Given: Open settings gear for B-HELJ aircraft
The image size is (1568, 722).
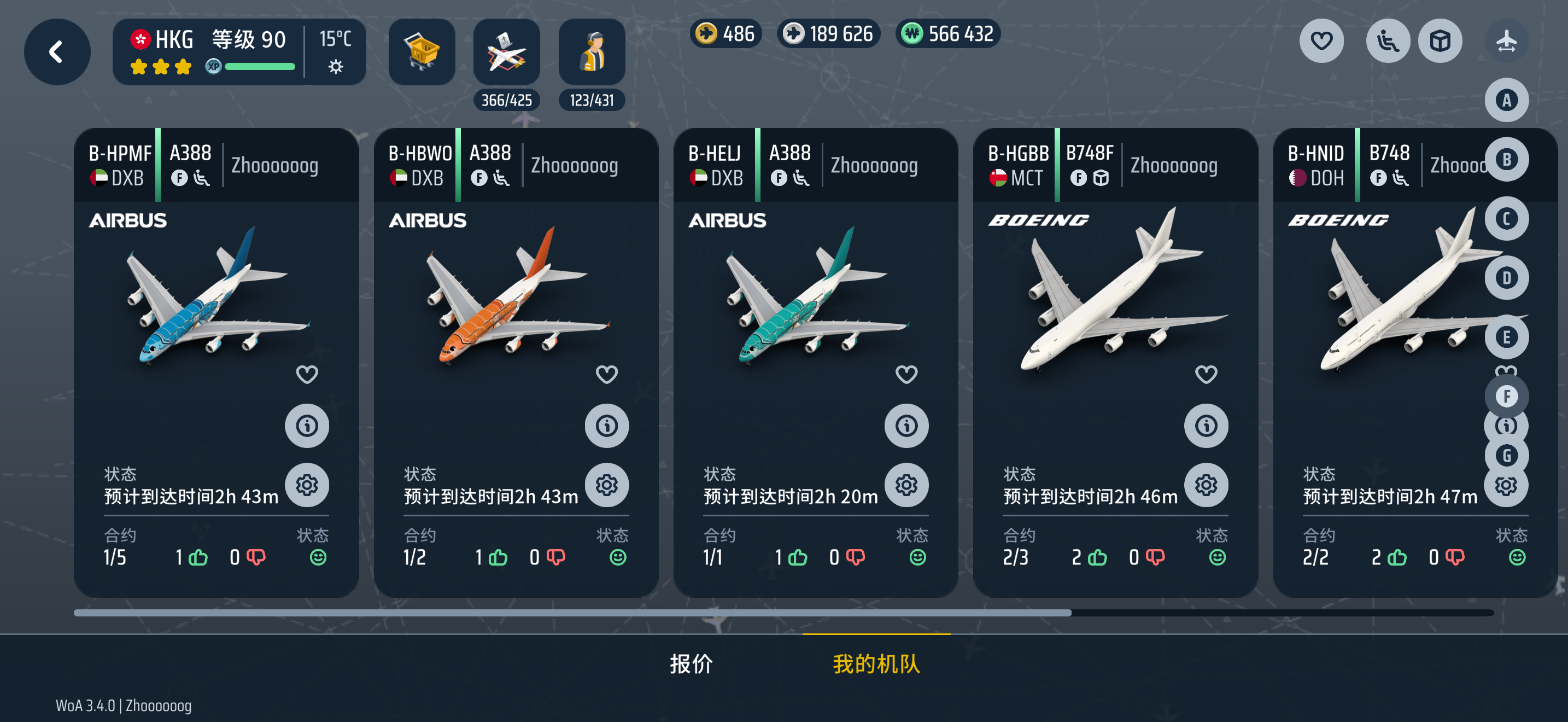Looking at the screenshot, I should coord(906,485).
